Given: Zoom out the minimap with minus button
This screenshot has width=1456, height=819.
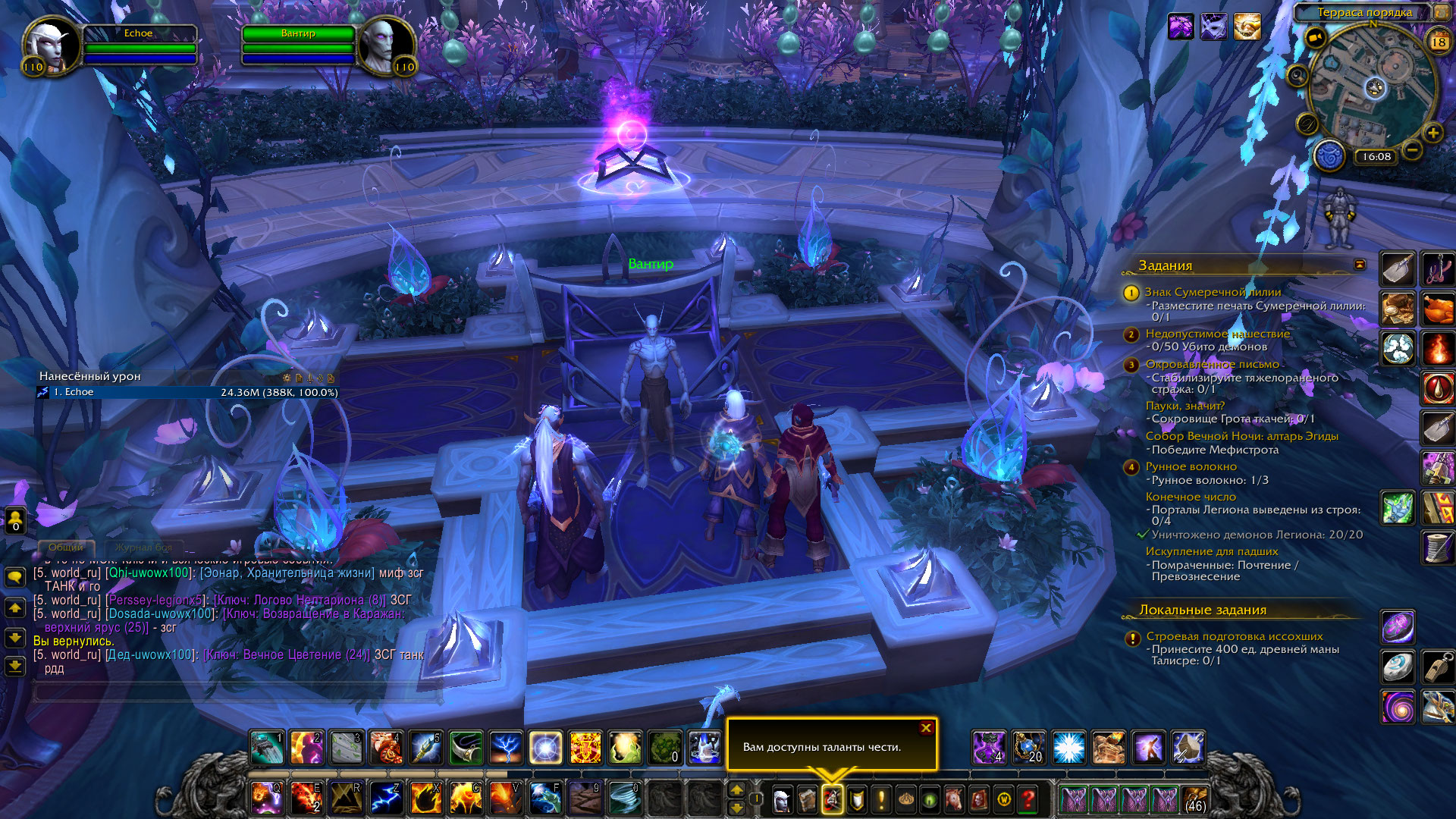Looking at the screenshot, I should coord(1412,150).
